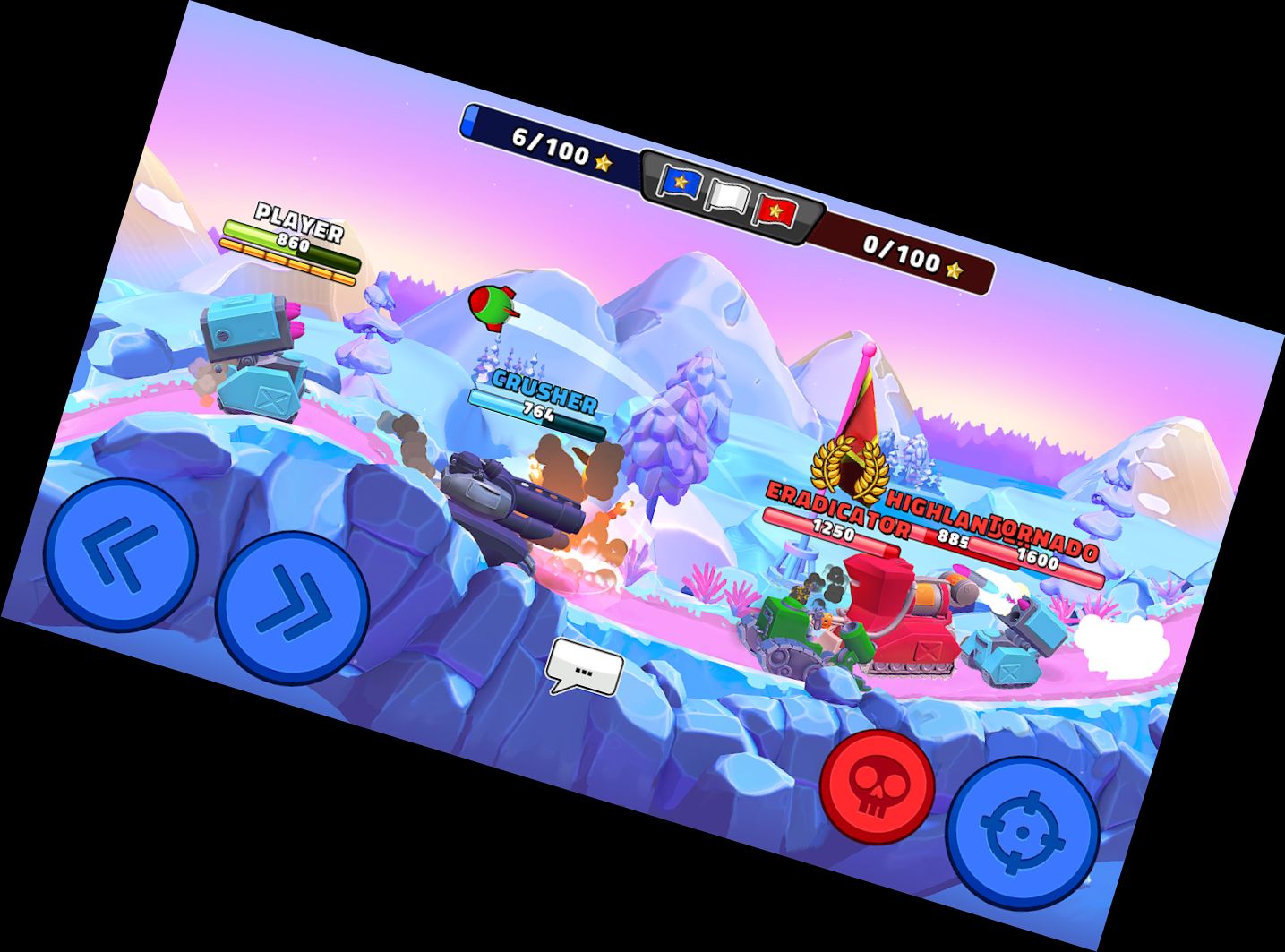The image size is (1285, 952).
Task: Fire using the blue crosshair button
Action: pos(1023,832)
